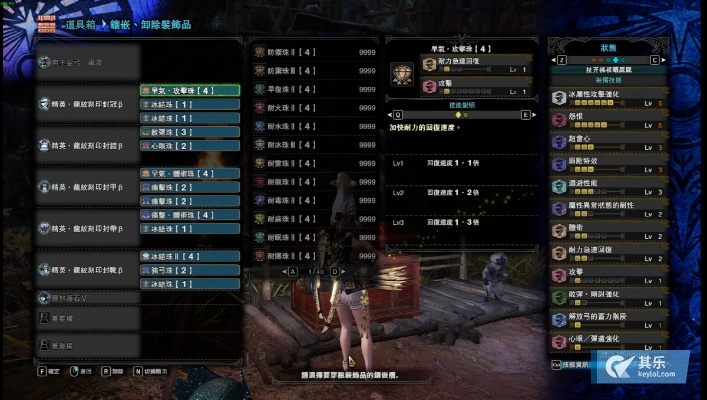Select the 痛擊・體術珠【4】 slot

[190, 215]
